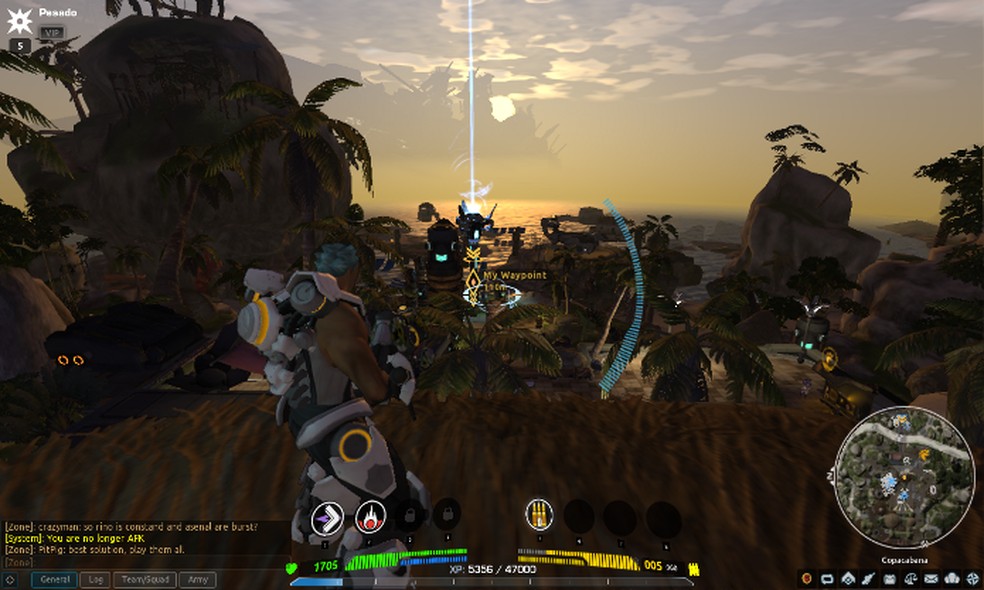Switch to the Army chat tab
This screenshot has width=984, height=590.
tap(199, 579)
